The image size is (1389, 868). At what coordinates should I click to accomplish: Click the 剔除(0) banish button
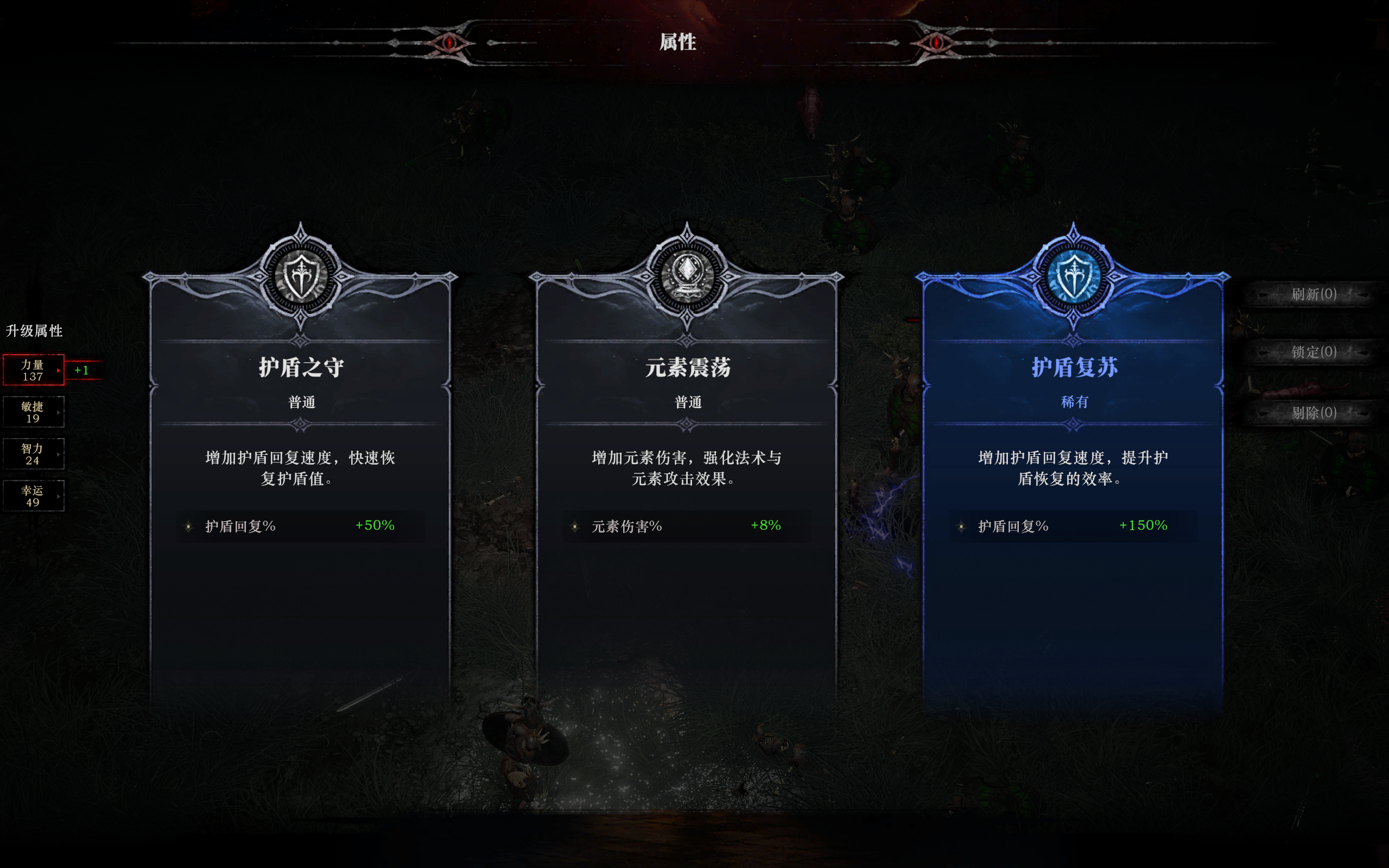[x=1313, y=413]
